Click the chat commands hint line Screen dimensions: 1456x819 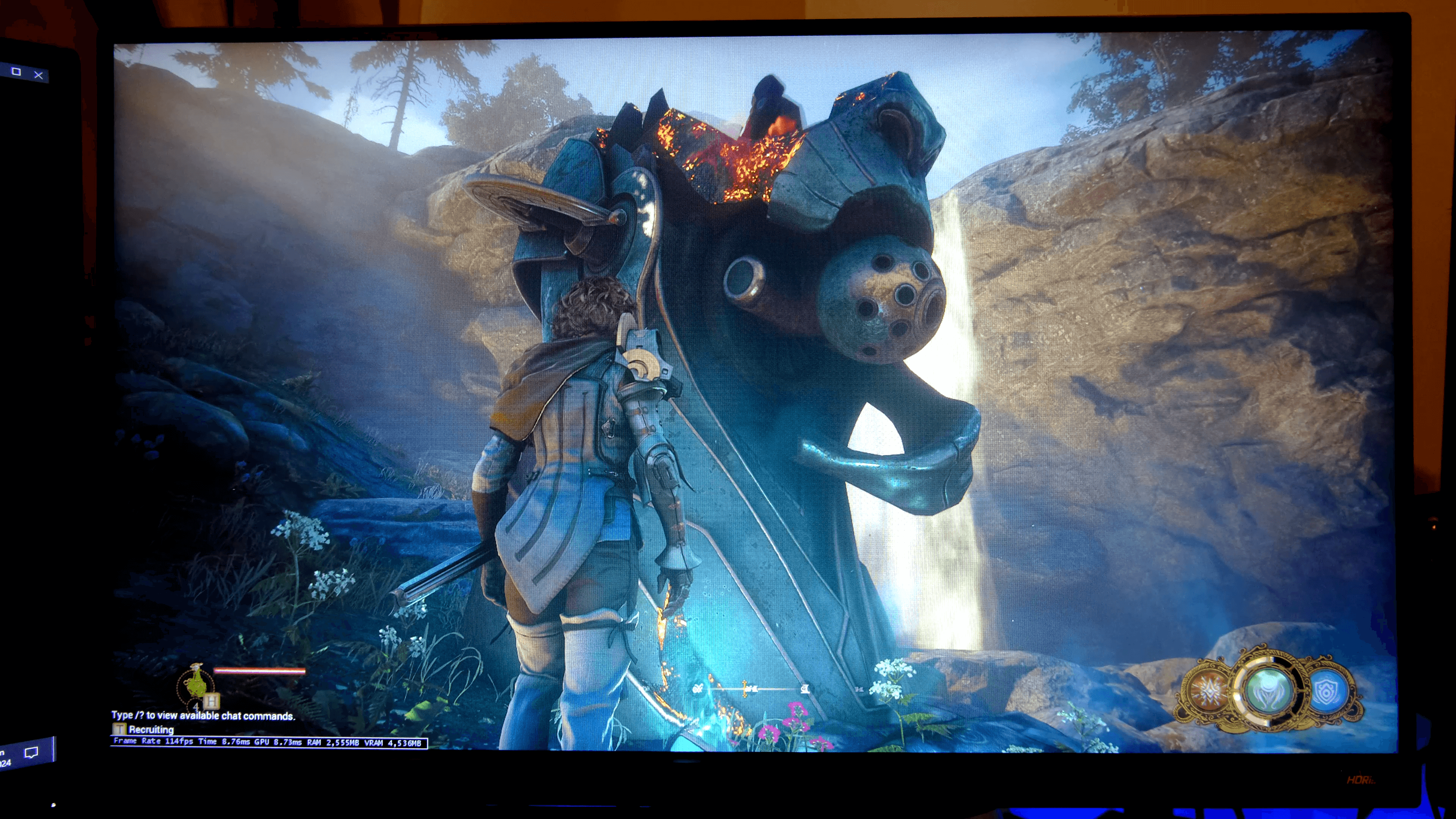coord(203,715)
